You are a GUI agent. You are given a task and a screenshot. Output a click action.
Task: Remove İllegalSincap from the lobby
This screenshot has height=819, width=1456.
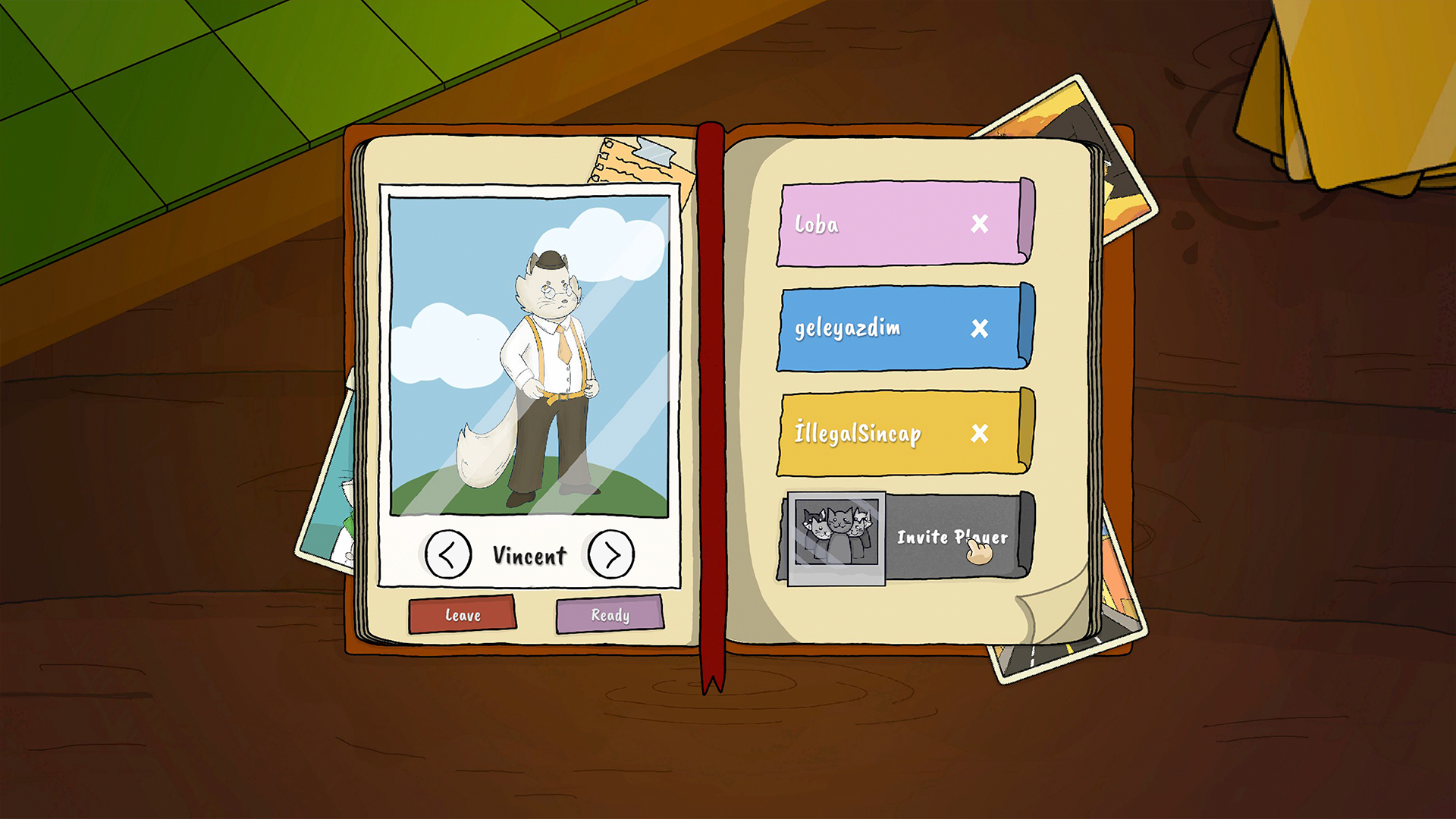click(981, 435)
